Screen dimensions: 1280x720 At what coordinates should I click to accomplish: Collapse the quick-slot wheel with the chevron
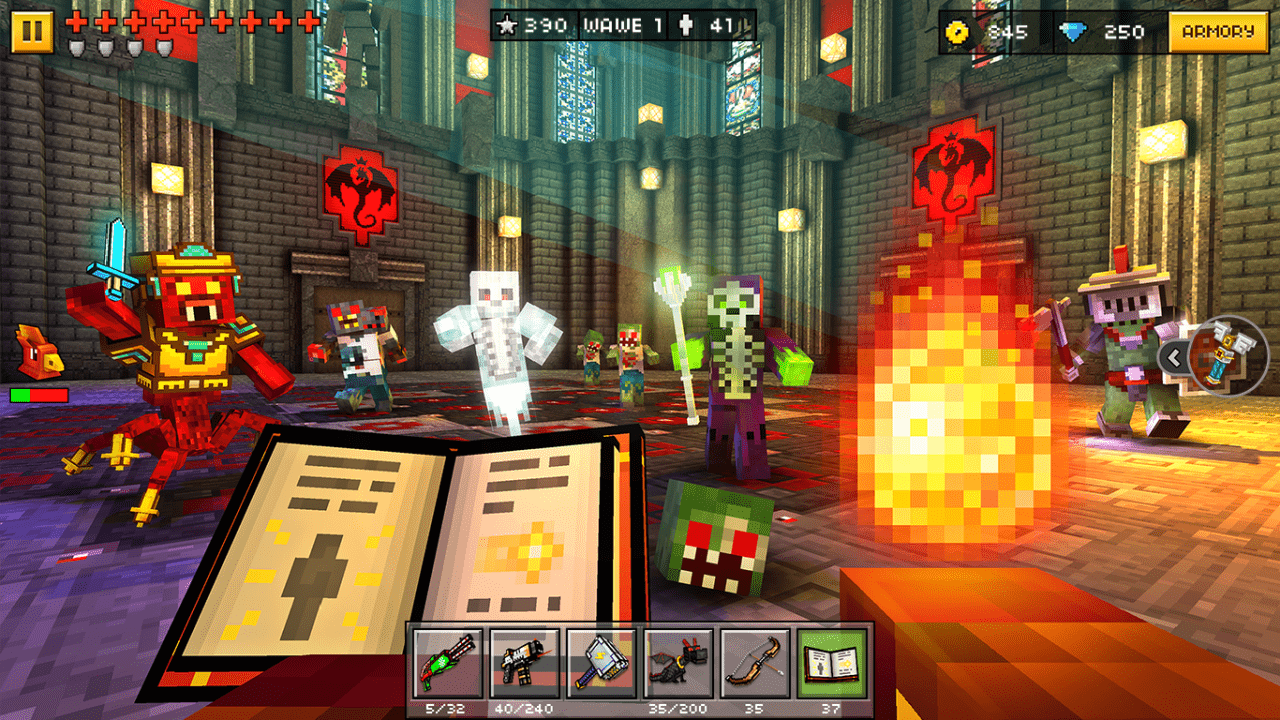pyautogui.click(x=1172, y=355)
